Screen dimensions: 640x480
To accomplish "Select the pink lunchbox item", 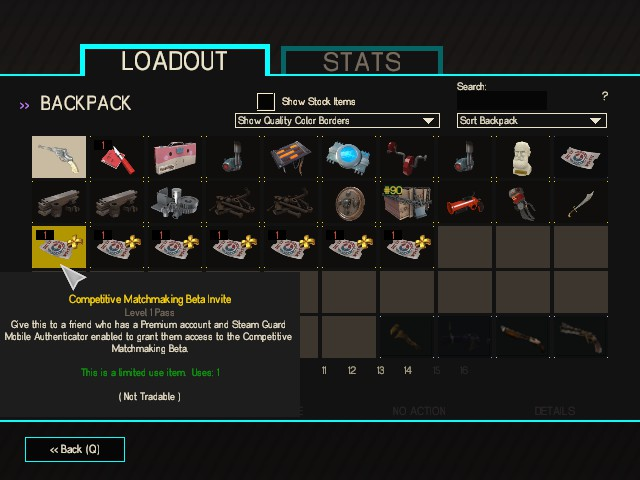I will point(177,157).
